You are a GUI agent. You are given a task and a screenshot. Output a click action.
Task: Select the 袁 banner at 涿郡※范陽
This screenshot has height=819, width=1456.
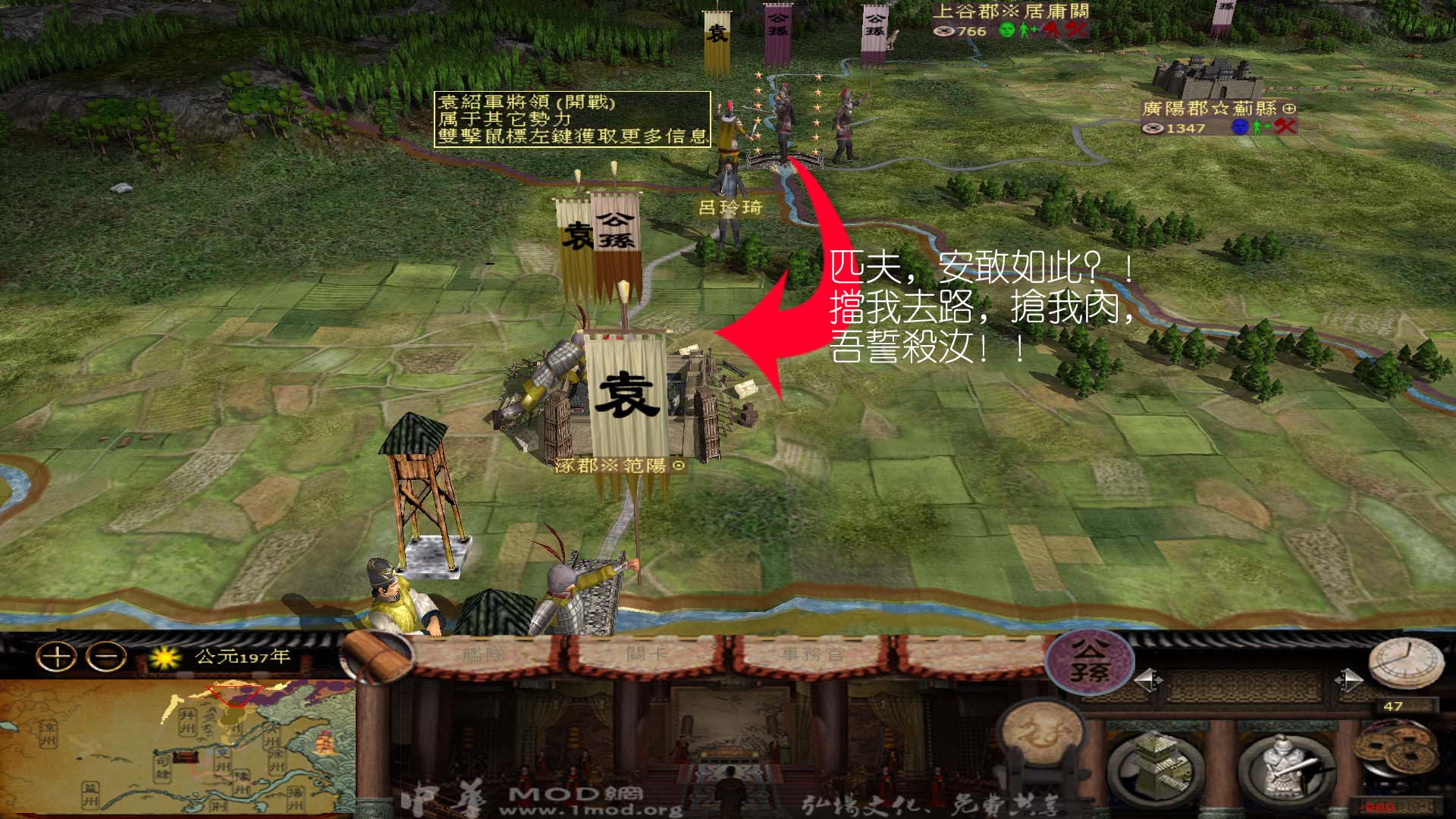(x=626, y=391)
